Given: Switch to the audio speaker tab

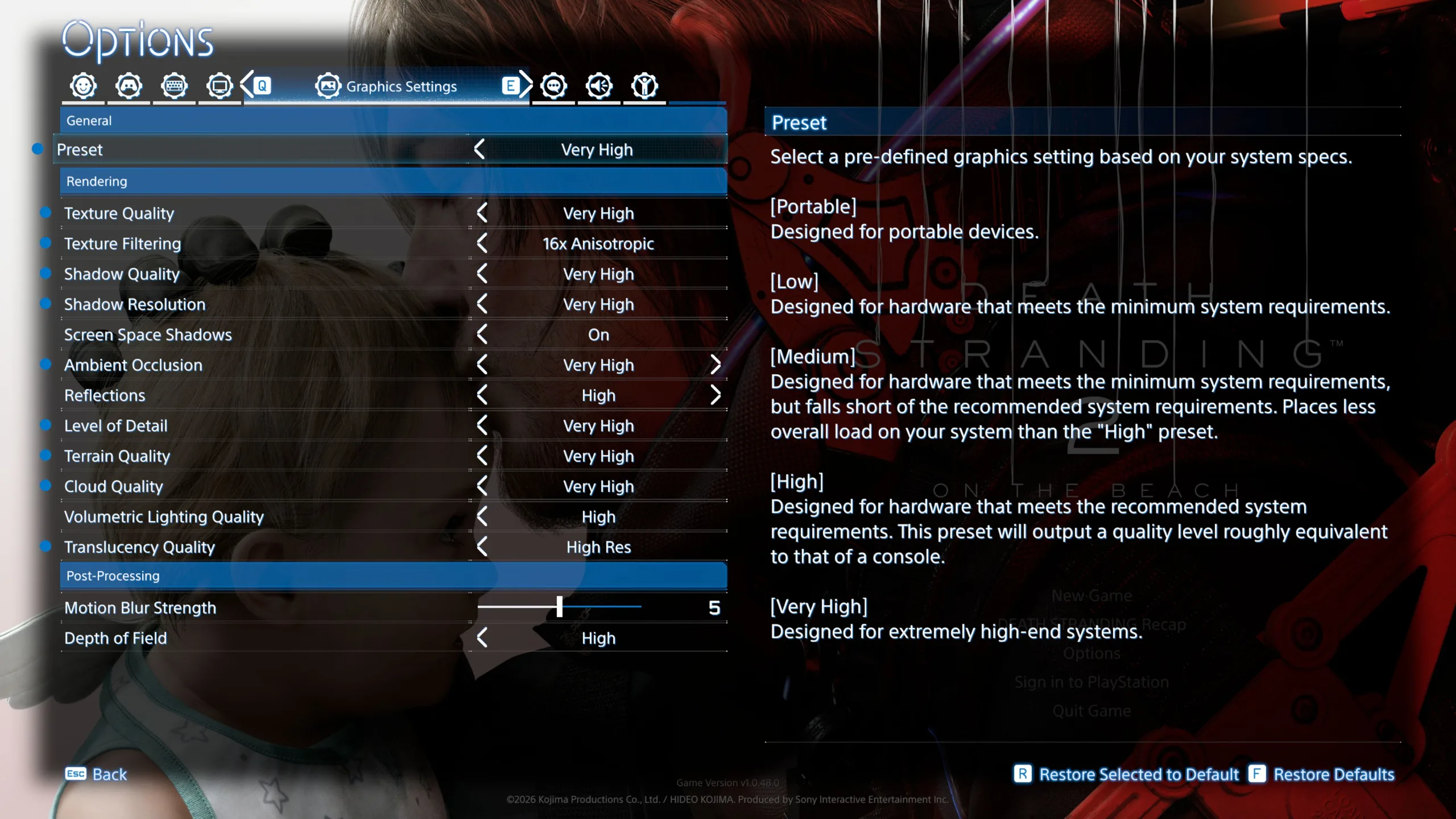Looking at the screenshot, I should click(599, 86).
